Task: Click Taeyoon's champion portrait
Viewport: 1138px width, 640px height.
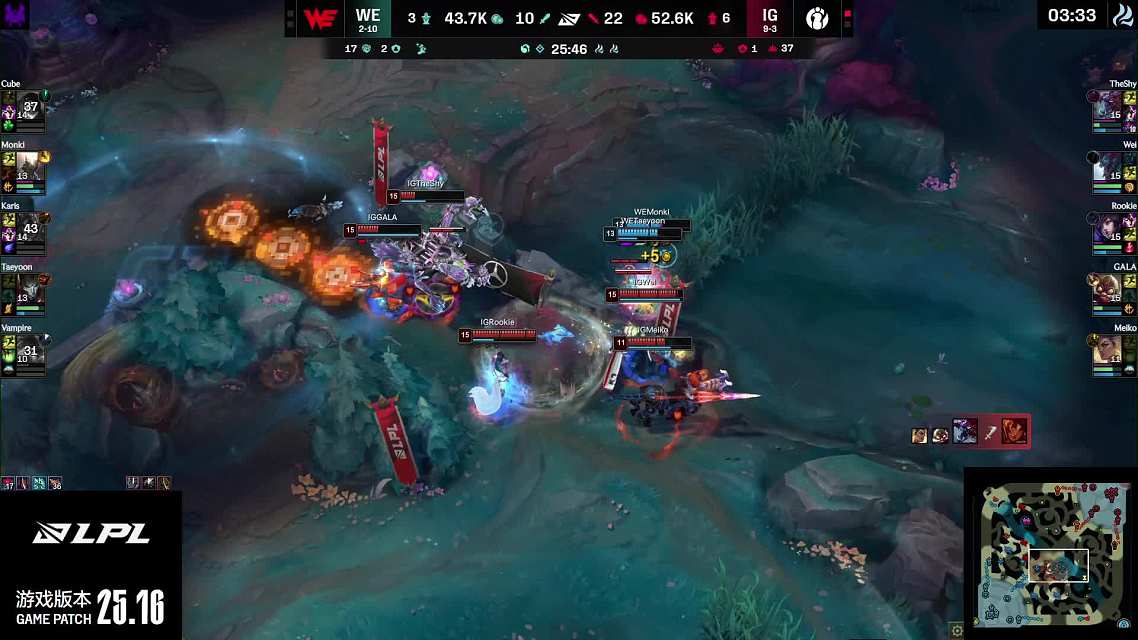Action: coord(30,288)
